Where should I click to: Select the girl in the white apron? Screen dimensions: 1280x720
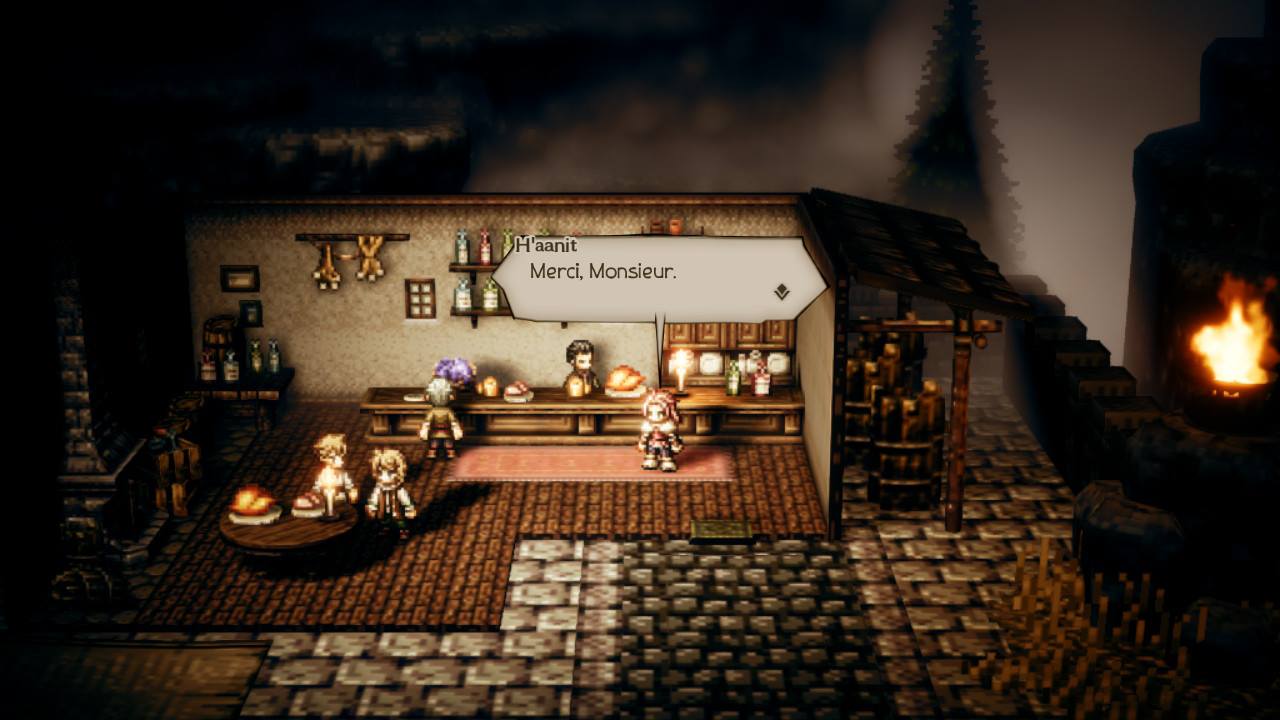point(390,480)
